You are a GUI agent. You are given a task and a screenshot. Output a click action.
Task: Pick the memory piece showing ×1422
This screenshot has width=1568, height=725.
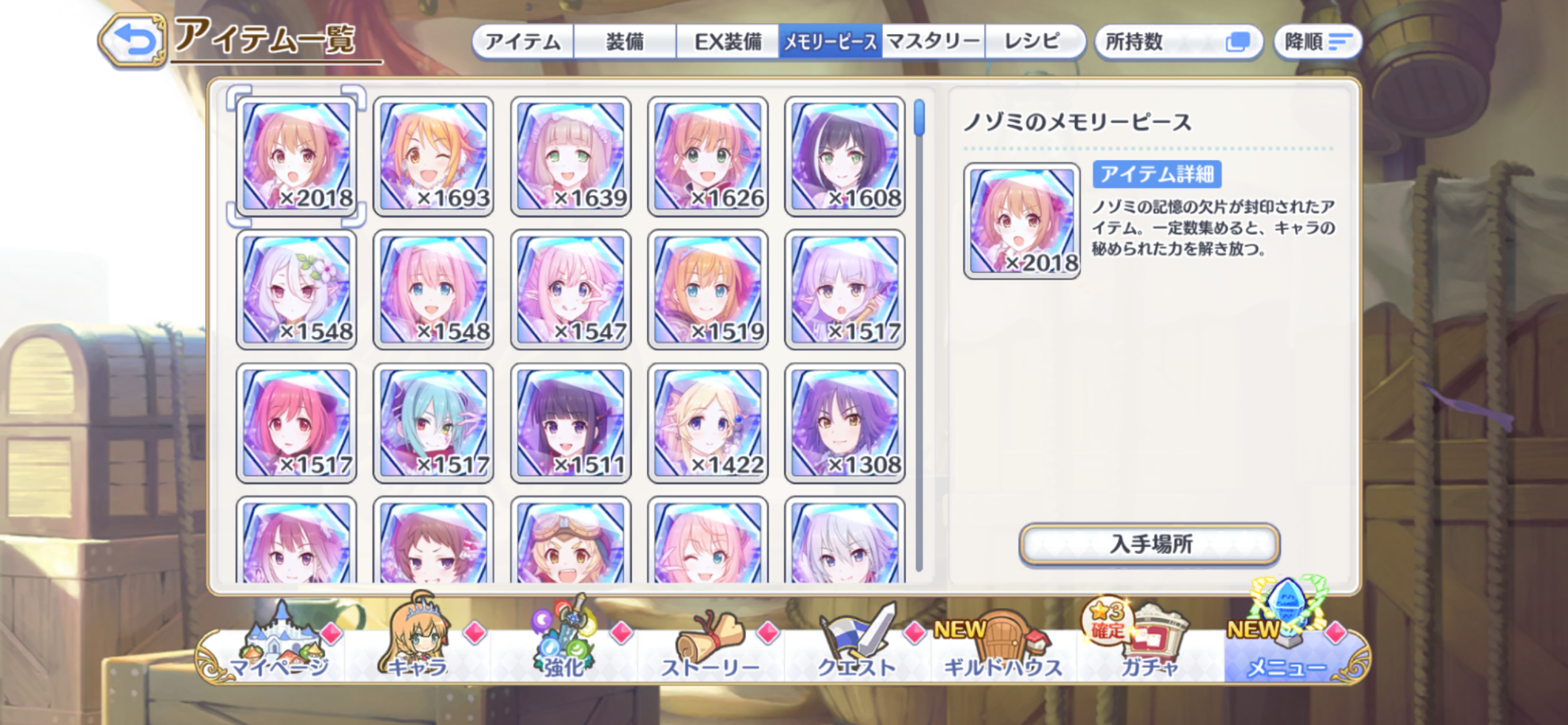coord(708,423)
